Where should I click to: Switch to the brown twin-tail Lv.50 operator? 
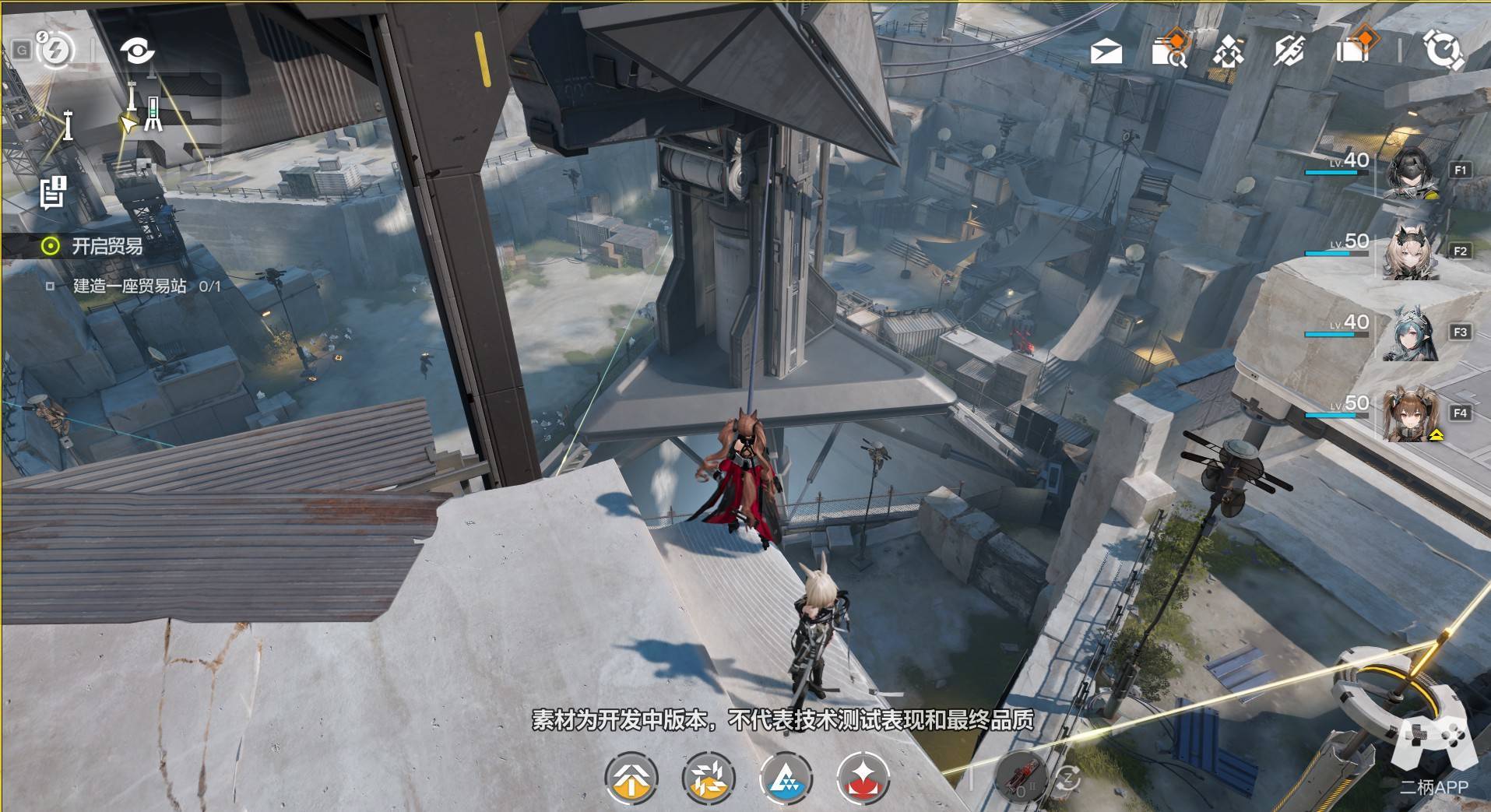coord(1409,414)
